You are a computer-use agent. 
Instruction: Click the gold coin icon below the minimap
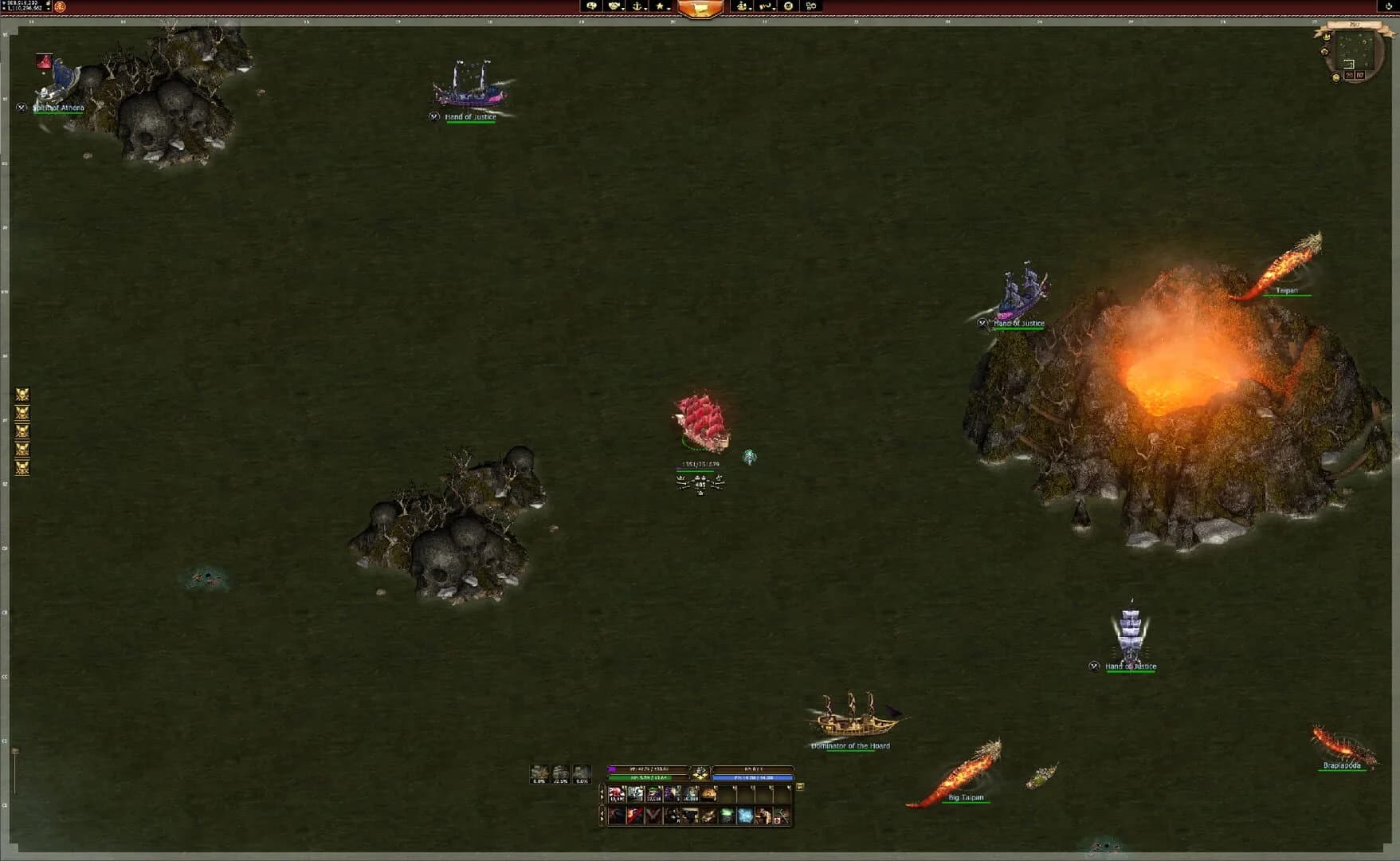pyautogui.click(x=1336, y=77)
